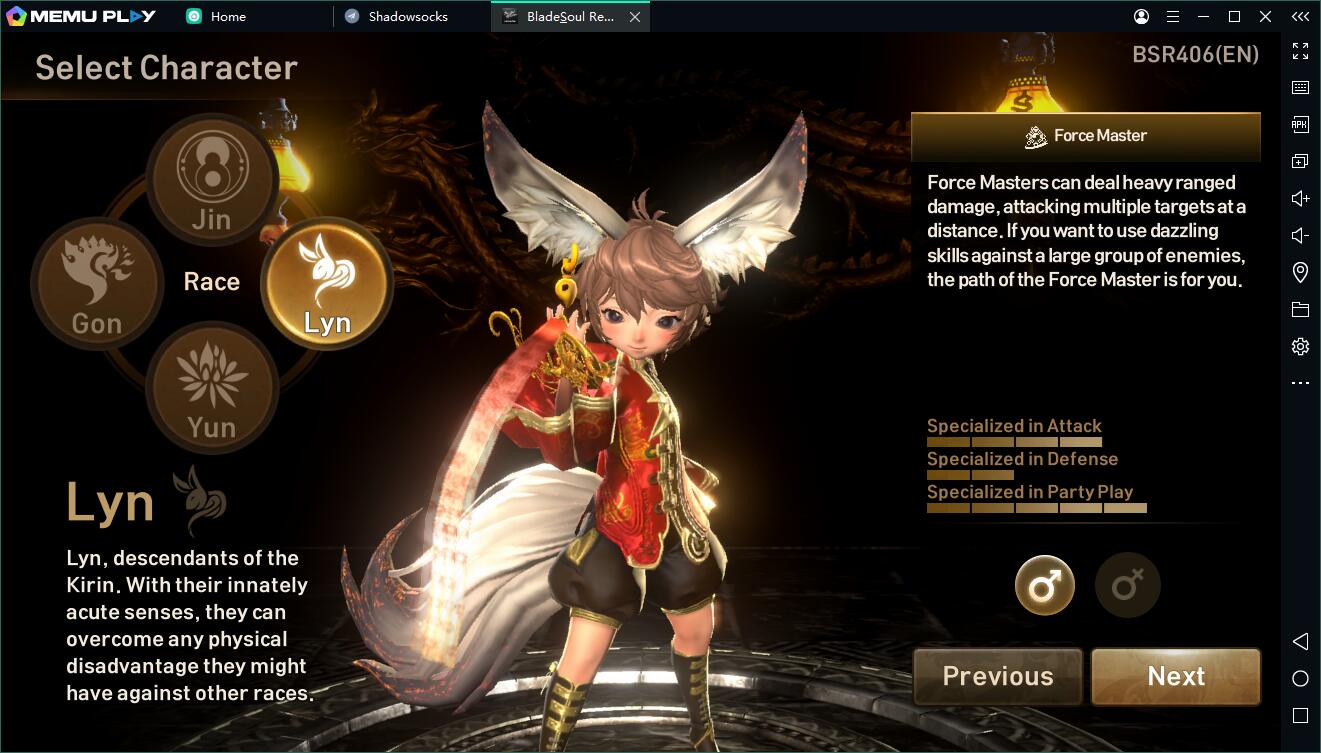
Task: Click the Force Master class banner
Action: pos(1085,136)
